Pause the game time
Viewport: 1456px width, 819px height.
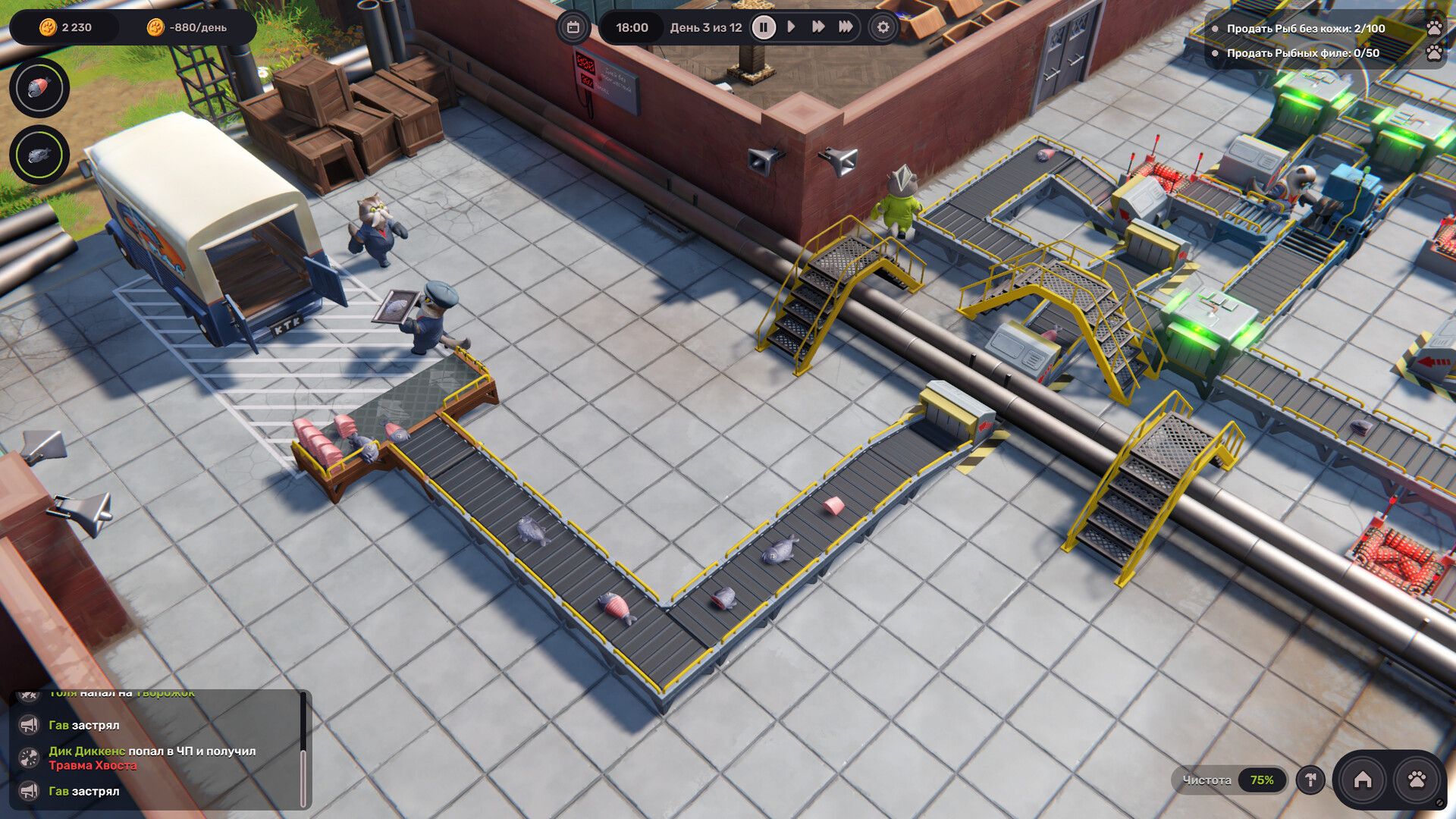(764, 27)
